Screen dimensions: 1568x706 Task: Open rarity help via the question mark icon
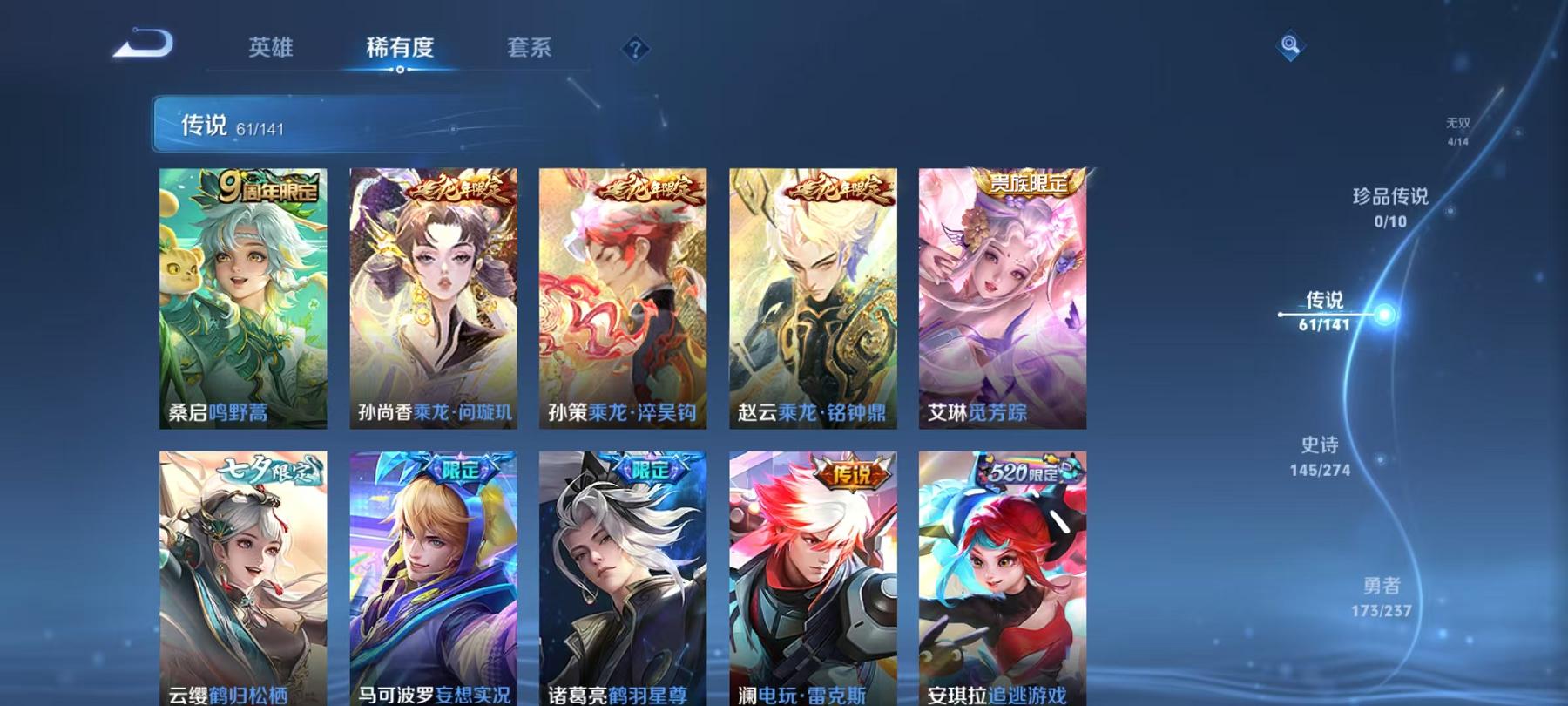point(634,48)
